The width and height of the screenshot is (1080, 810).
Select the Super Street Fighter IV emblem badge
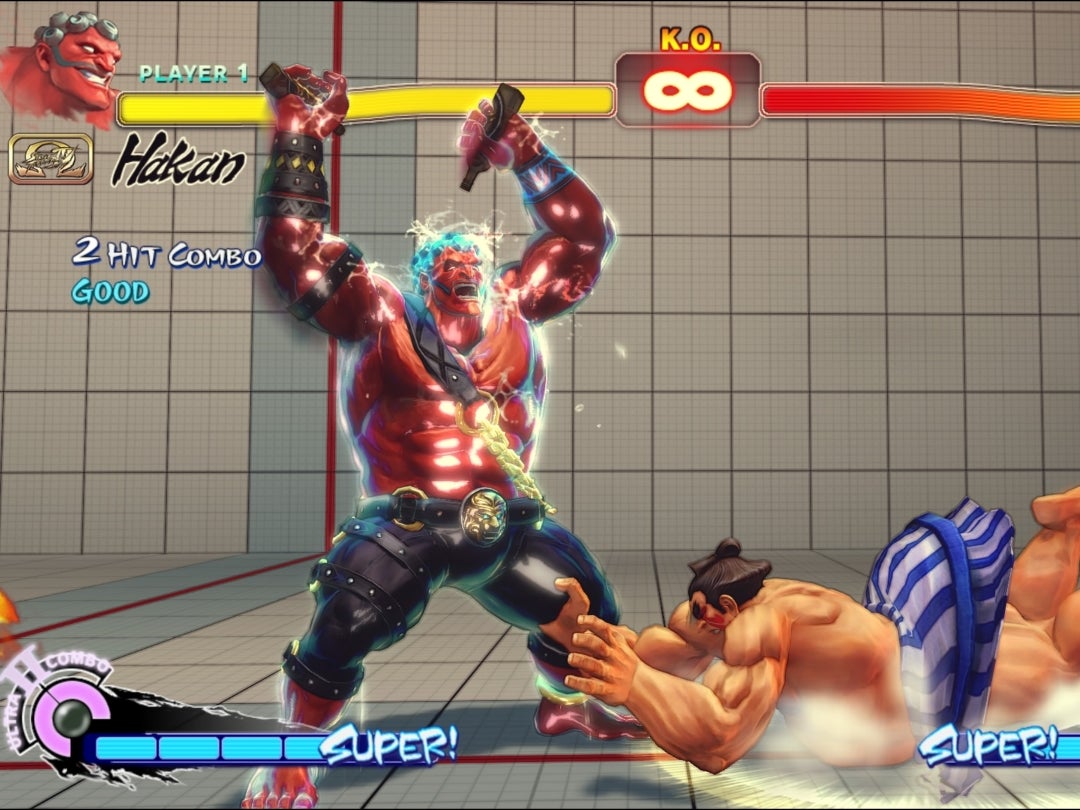(51, 160)
